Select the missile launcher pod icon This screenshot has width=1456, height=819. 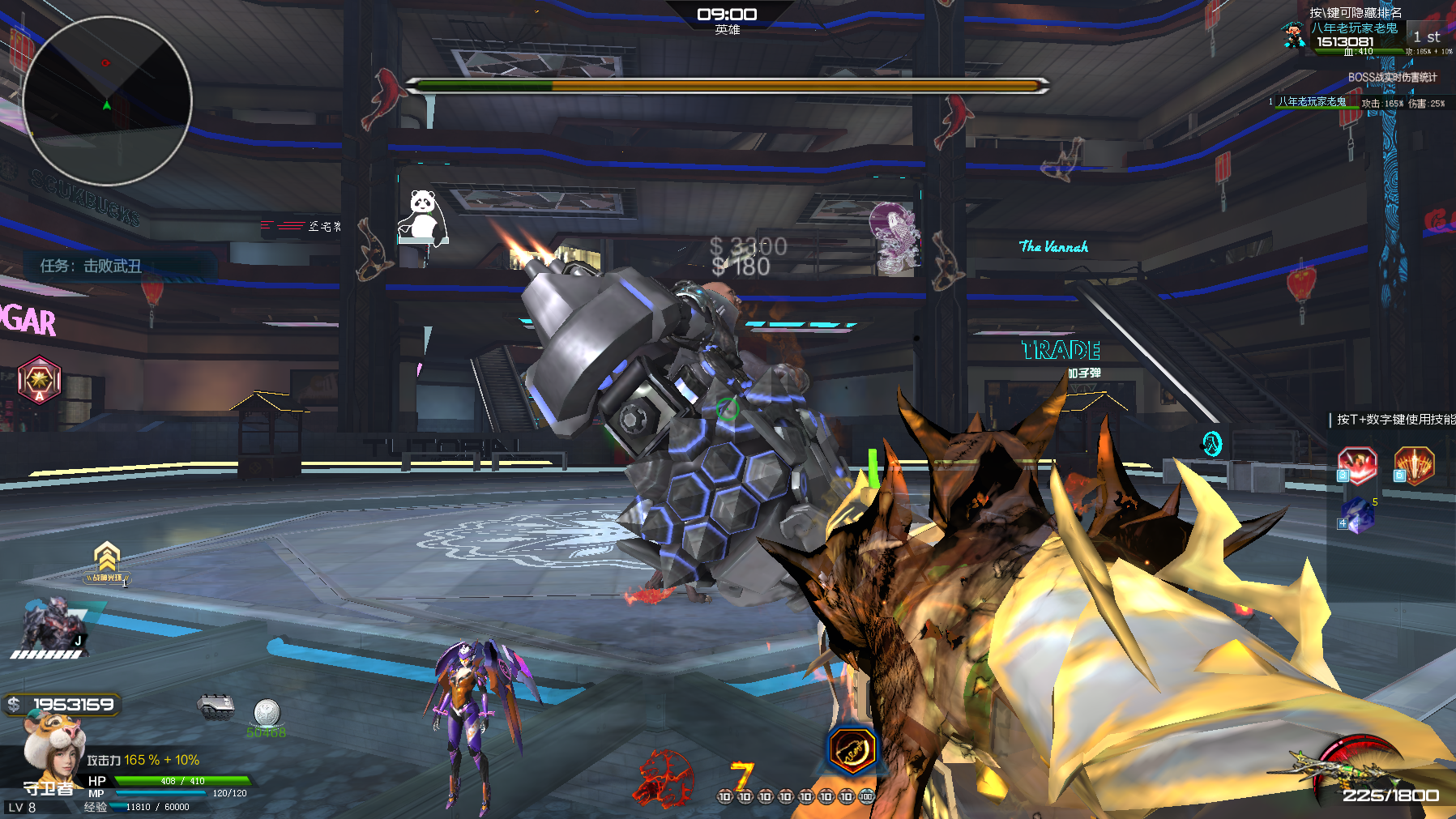(216, 707)
